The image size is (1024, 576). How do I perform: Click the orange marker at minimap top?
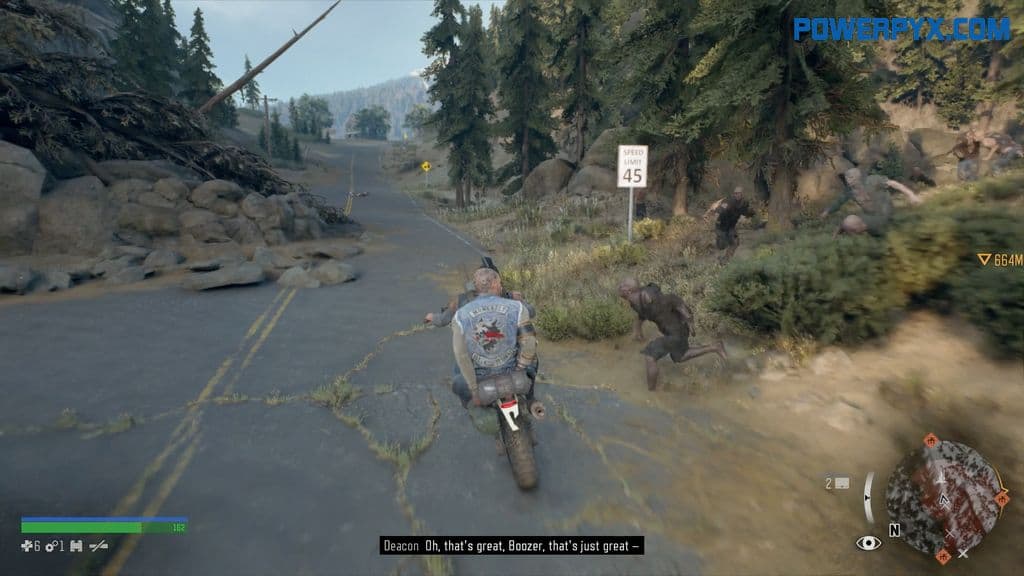931,440
